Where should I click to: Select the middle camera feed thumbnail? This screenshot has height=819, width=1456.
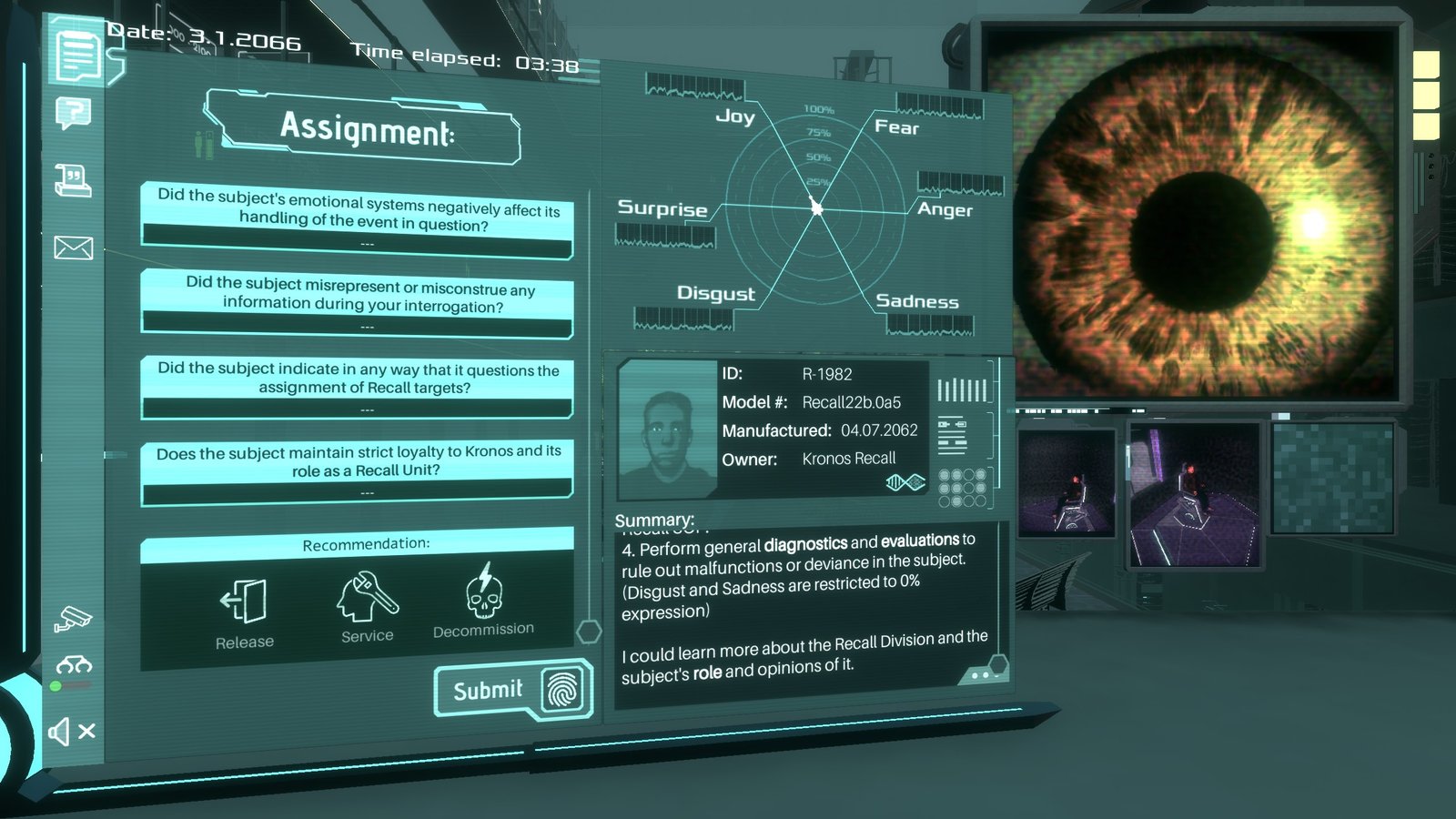(1194, 493)
